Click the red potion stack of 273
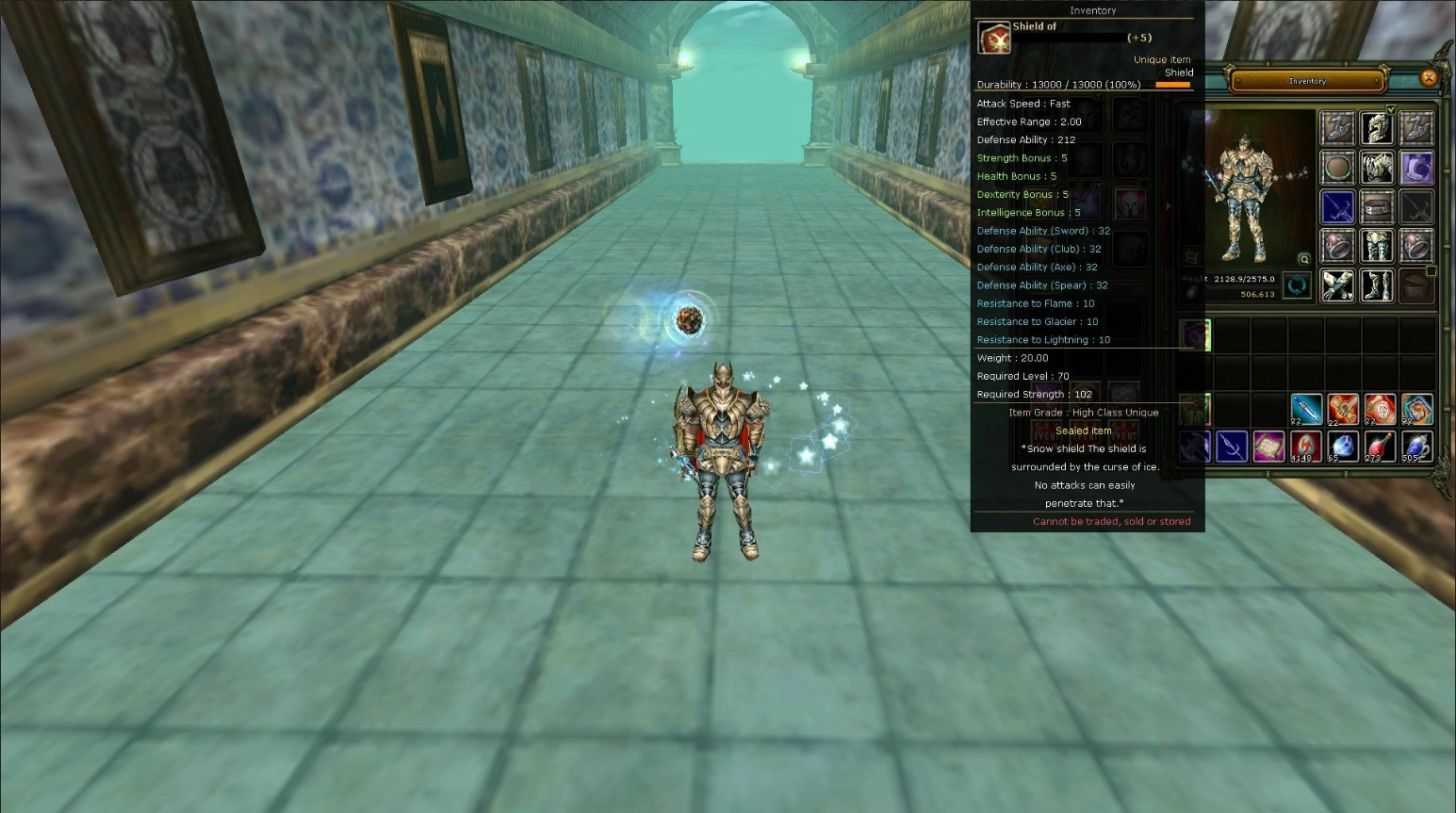1456x813 pixels. 1380,447
